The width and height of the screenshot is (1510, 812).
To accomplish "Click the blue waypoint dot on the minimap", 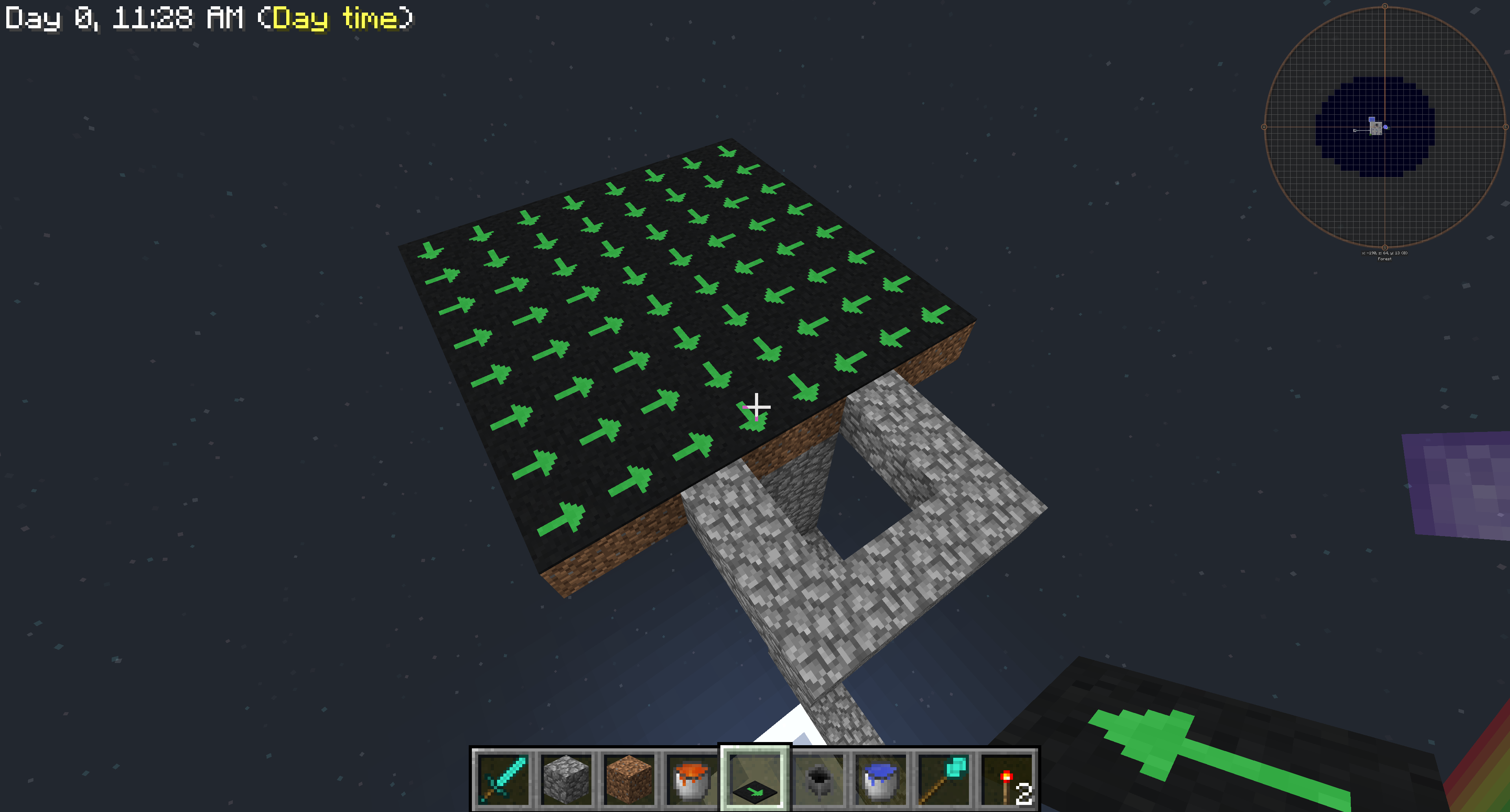I will pos(1386,127).
